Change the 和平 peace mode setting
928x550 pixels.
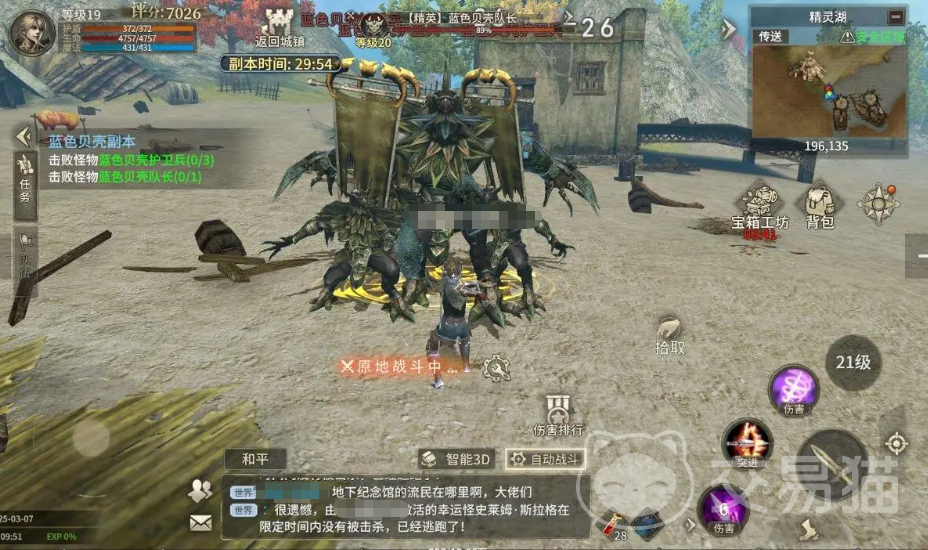(x=255, y=459)
